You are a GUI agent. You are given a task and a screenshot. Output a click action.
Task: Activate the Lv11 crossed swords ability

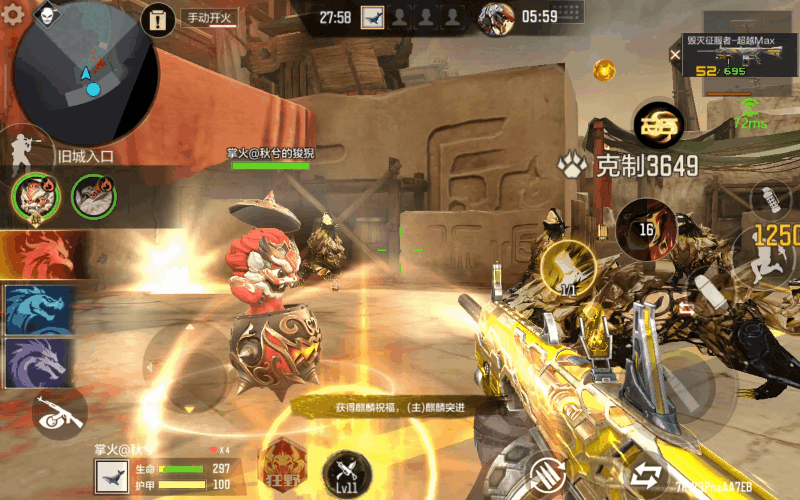(x=347, y=473)
